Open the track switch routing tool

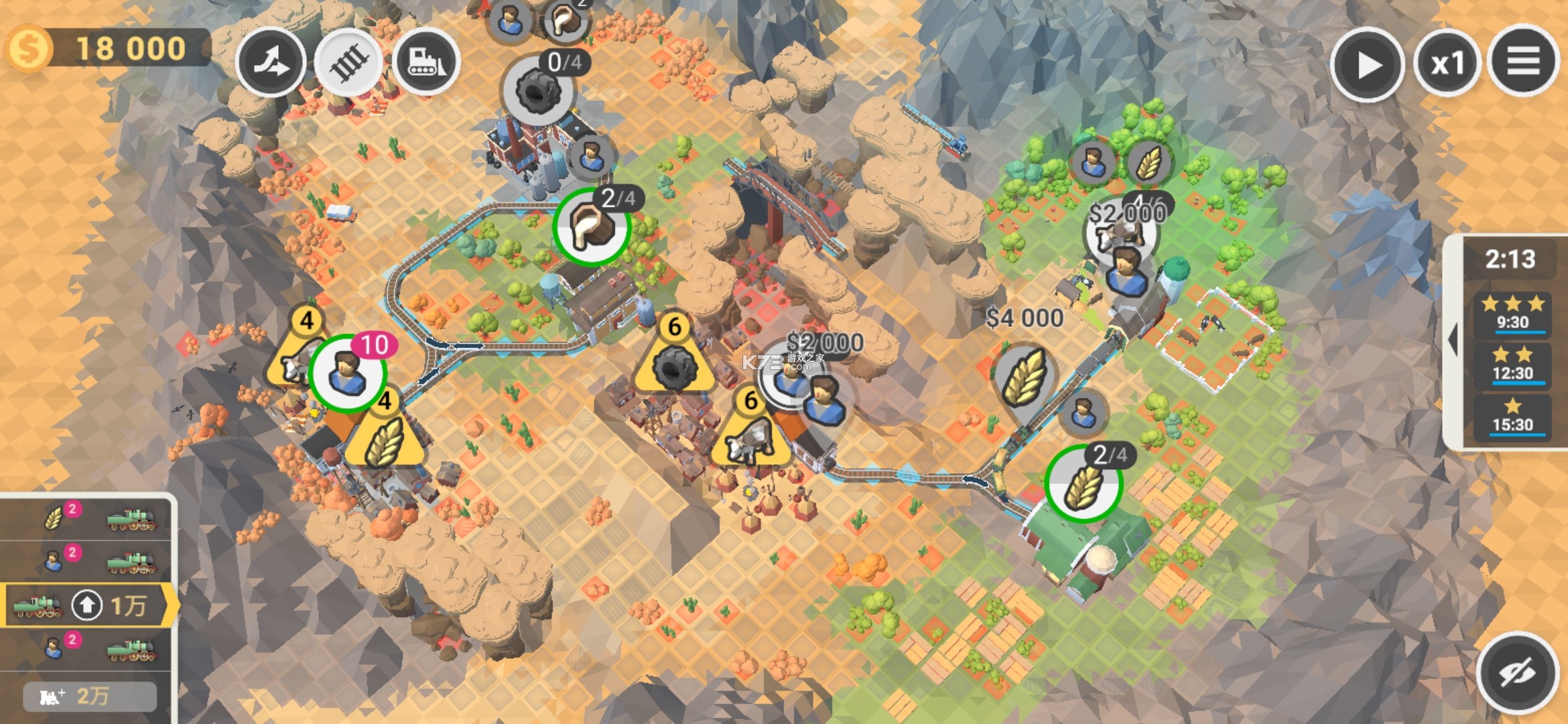[271, 62]
